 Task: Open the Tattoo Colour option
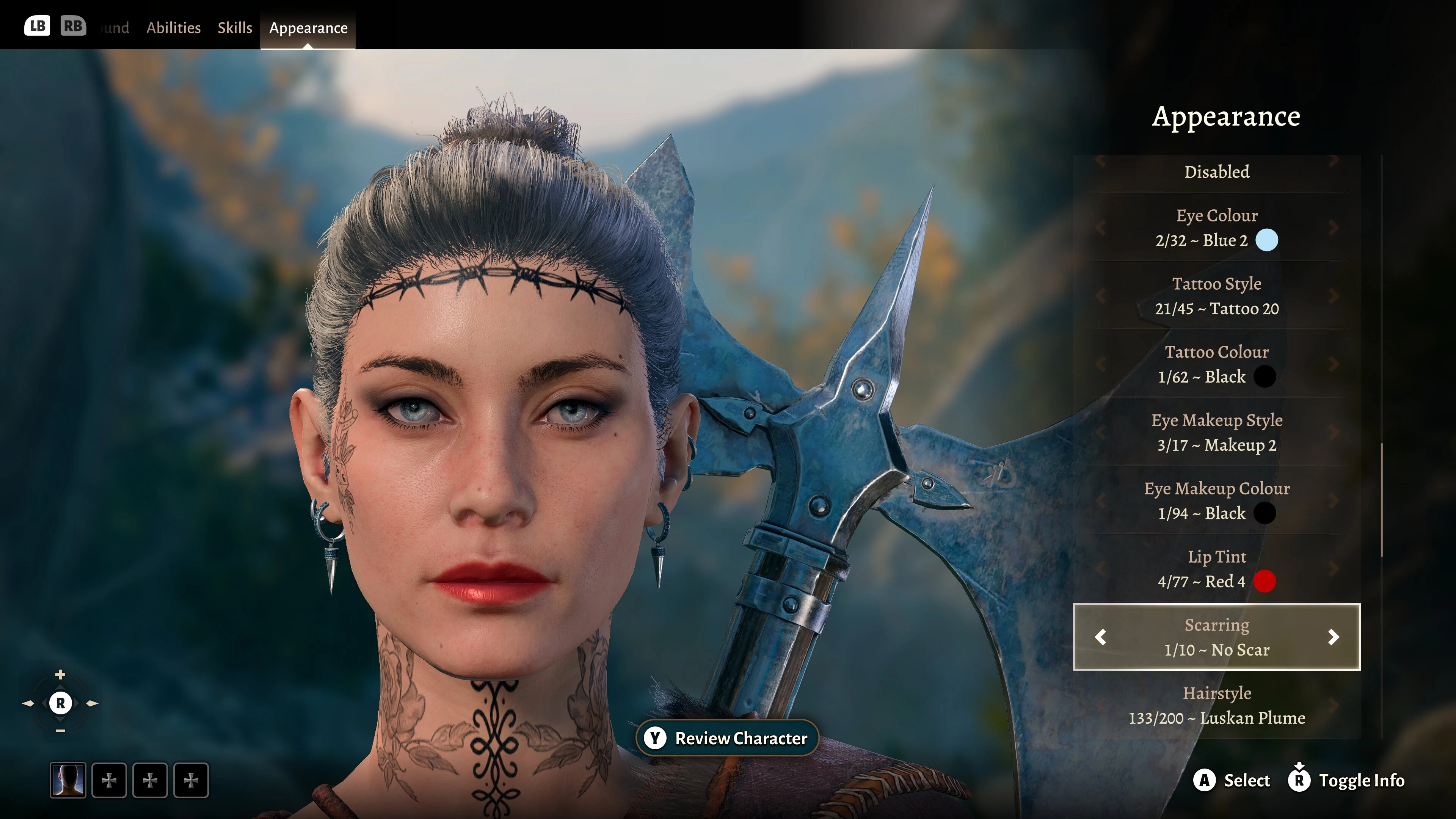click(x=1216, y=364)
